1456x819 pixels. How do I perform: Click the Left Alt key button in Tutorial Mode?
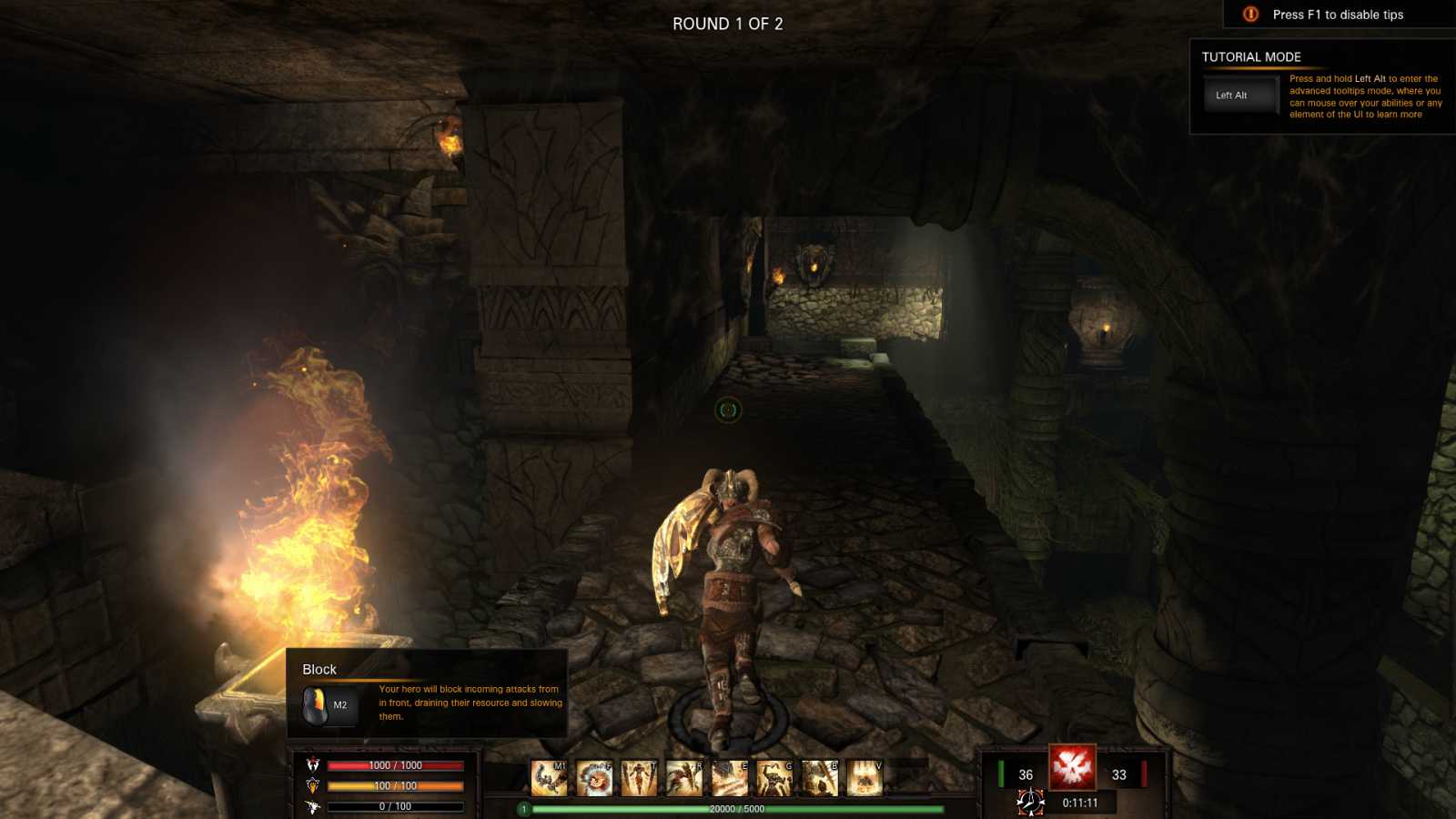tap(1239, 94)
